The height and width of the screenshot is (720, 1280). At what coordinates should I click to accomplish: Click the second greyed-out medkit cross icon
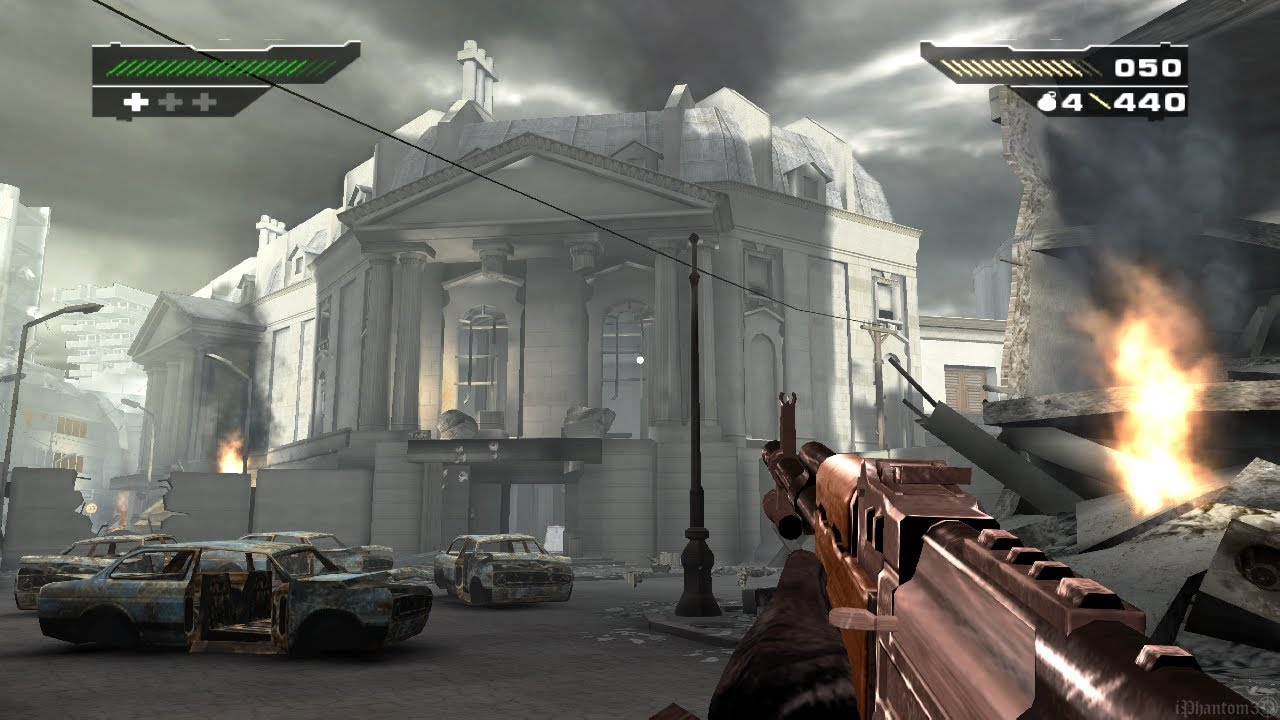coord(204,102)
